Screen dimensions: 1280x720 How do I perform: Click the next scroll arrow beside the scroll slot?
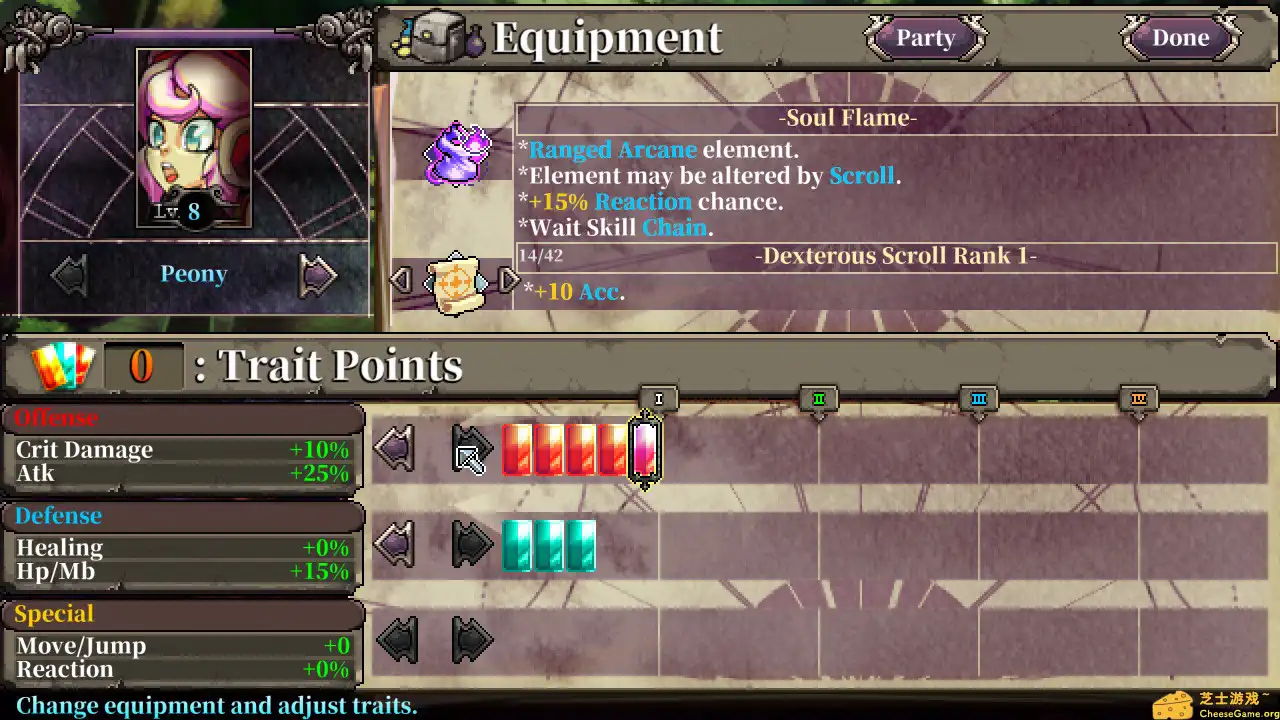point(509,281)
